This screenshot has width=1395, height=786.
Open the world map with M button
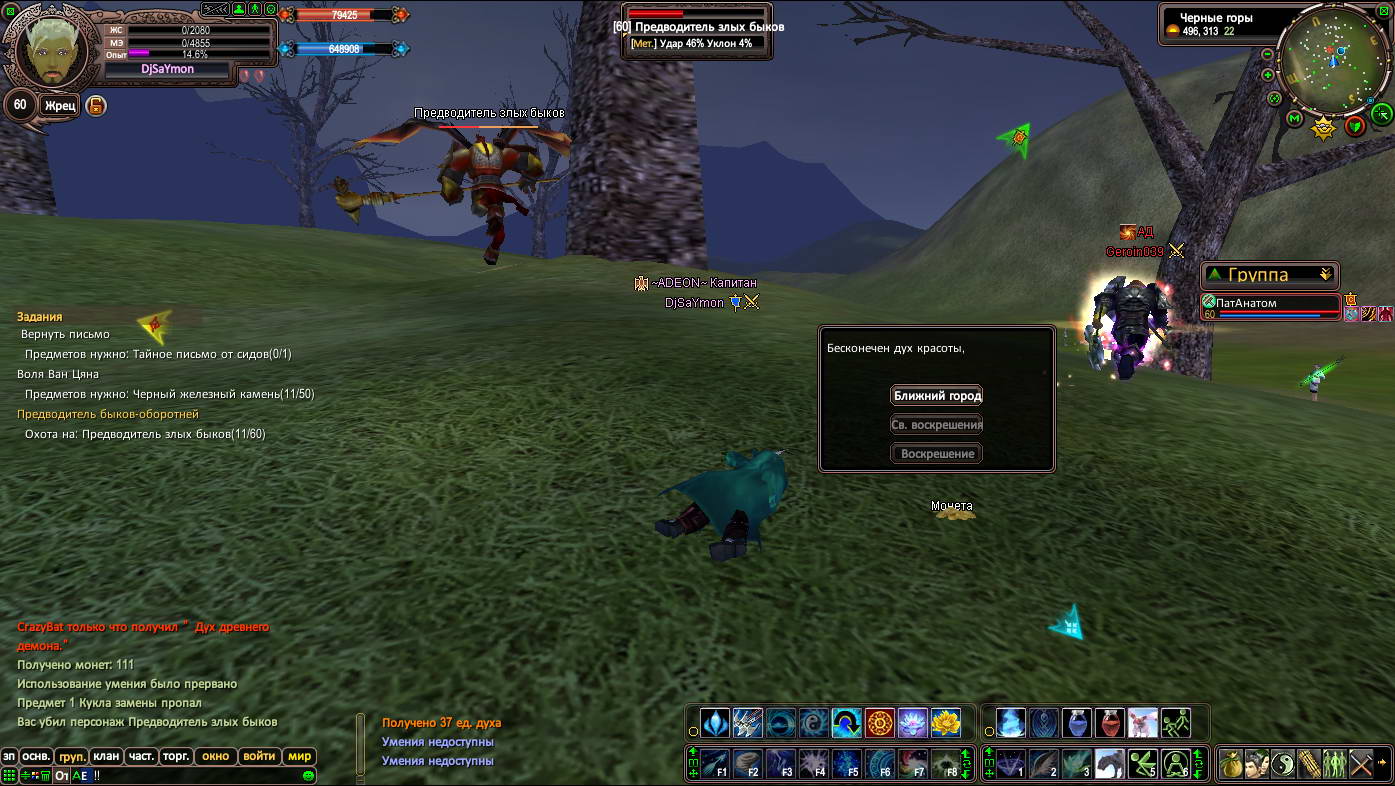1295,120
